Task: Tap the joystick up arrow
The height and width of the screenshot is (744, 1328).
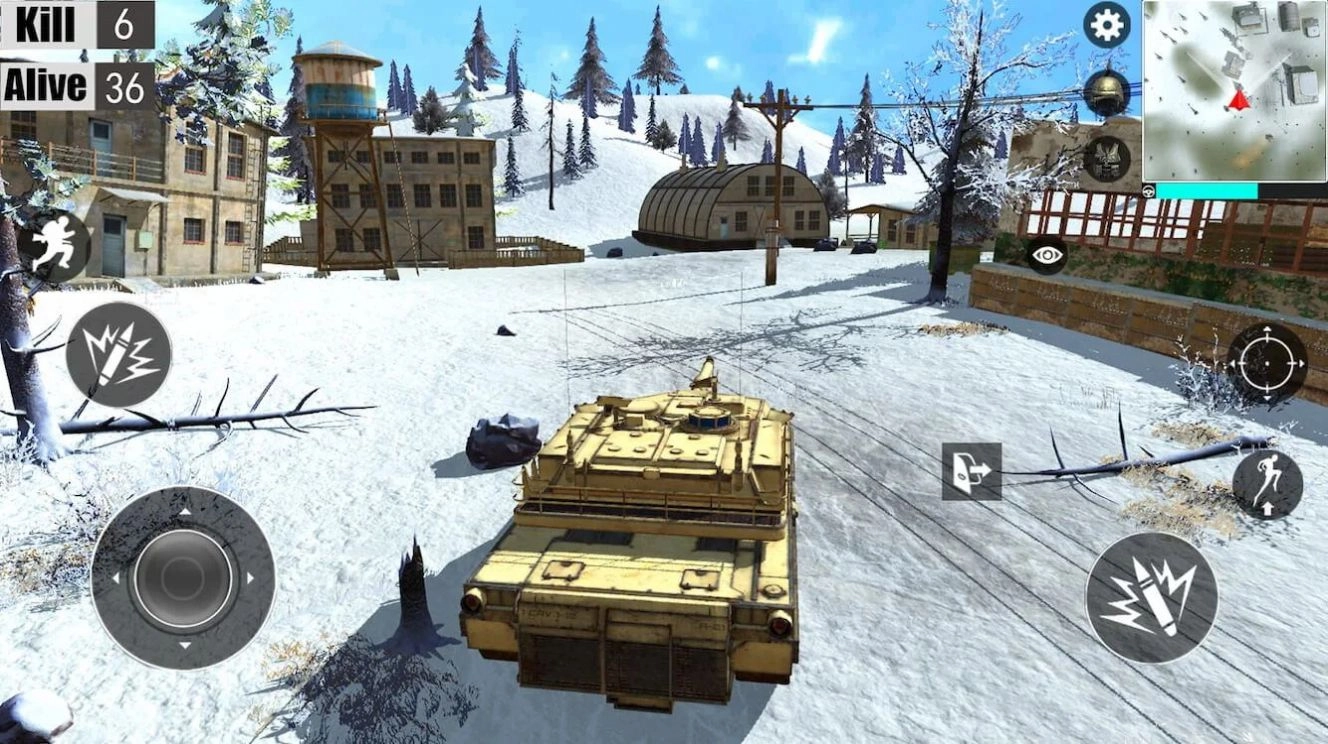Action: (187, 512)
